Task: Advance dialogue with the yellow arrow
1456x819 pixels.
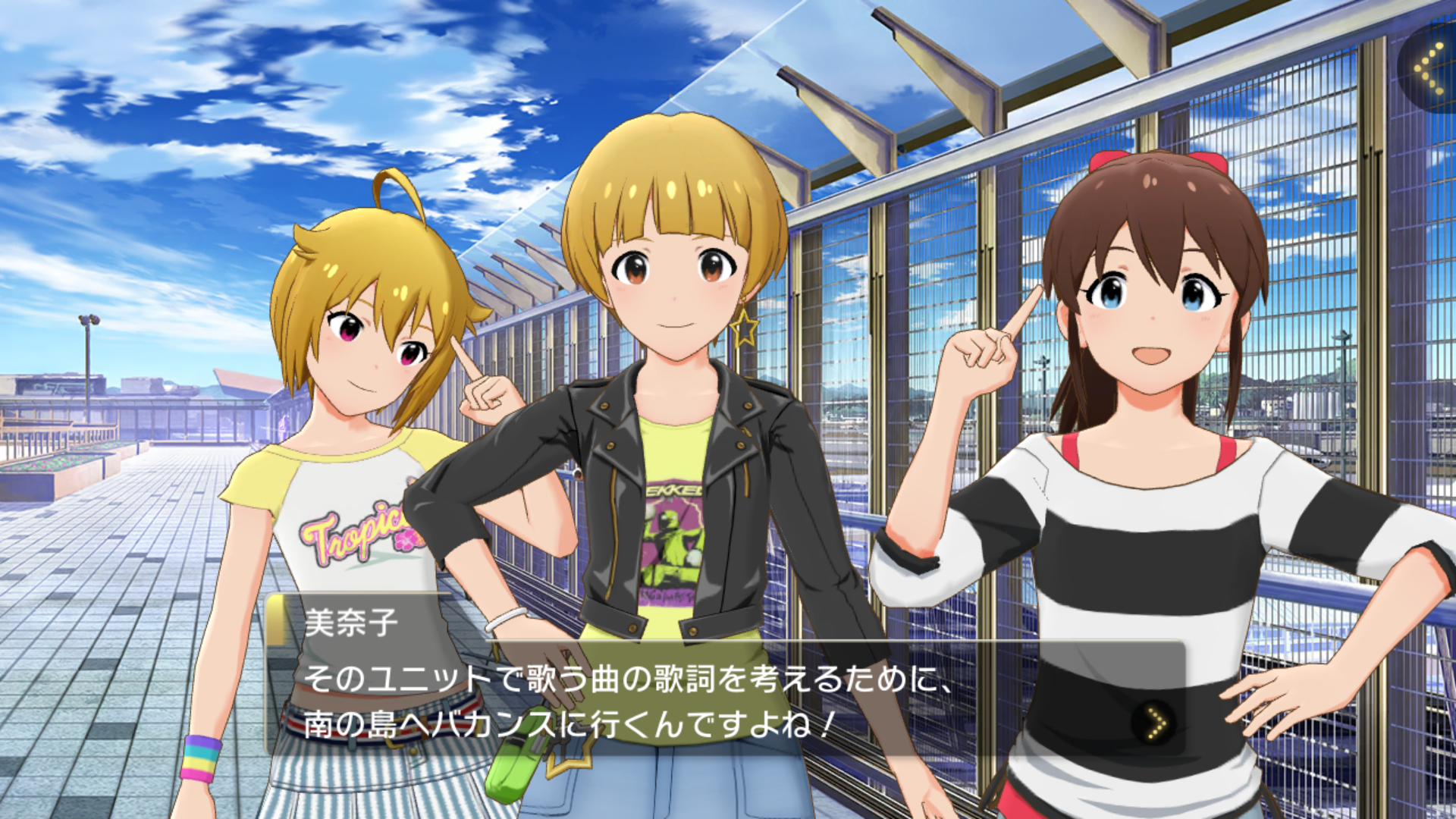Action: click(x=1155, y=723)
